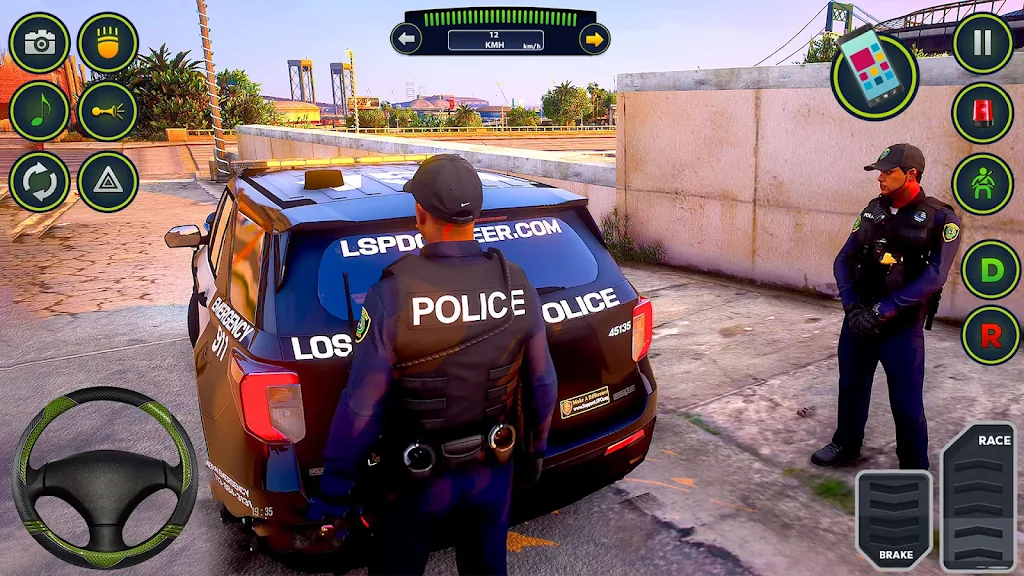Honk the horn button
The image size is (1024, 576).
coord(108,111)
